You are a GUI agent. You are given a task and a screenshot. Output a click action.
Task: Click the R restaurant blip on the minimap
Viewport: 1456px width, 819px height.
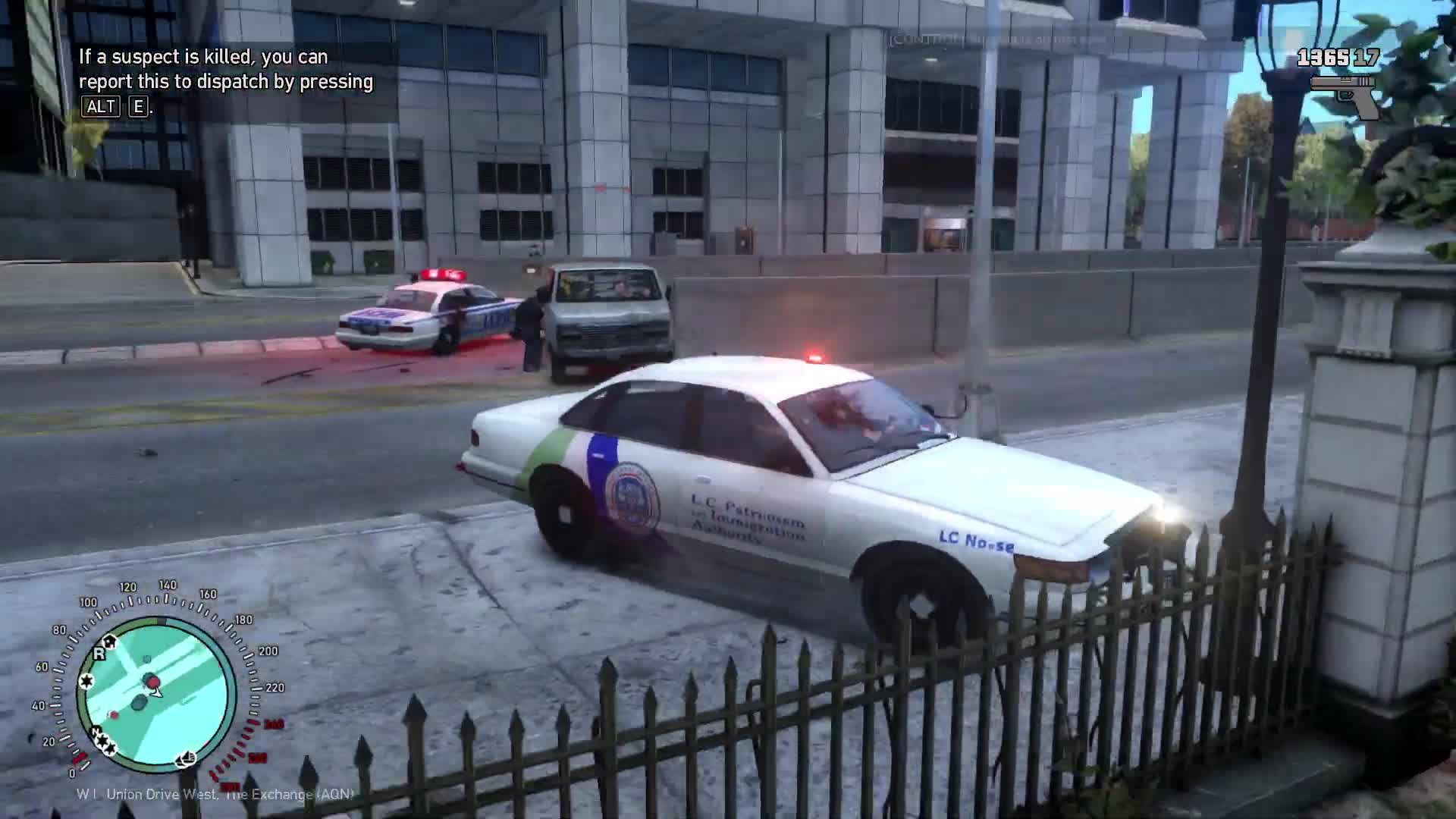99,654
